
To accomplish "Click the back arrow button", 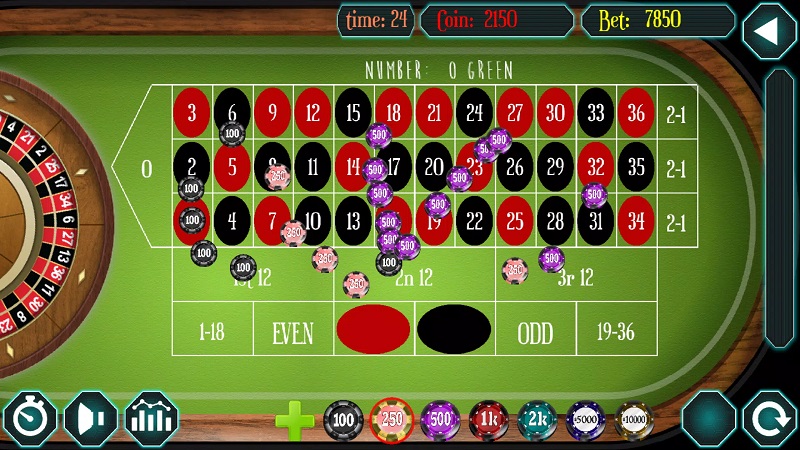I will point(768,32).
